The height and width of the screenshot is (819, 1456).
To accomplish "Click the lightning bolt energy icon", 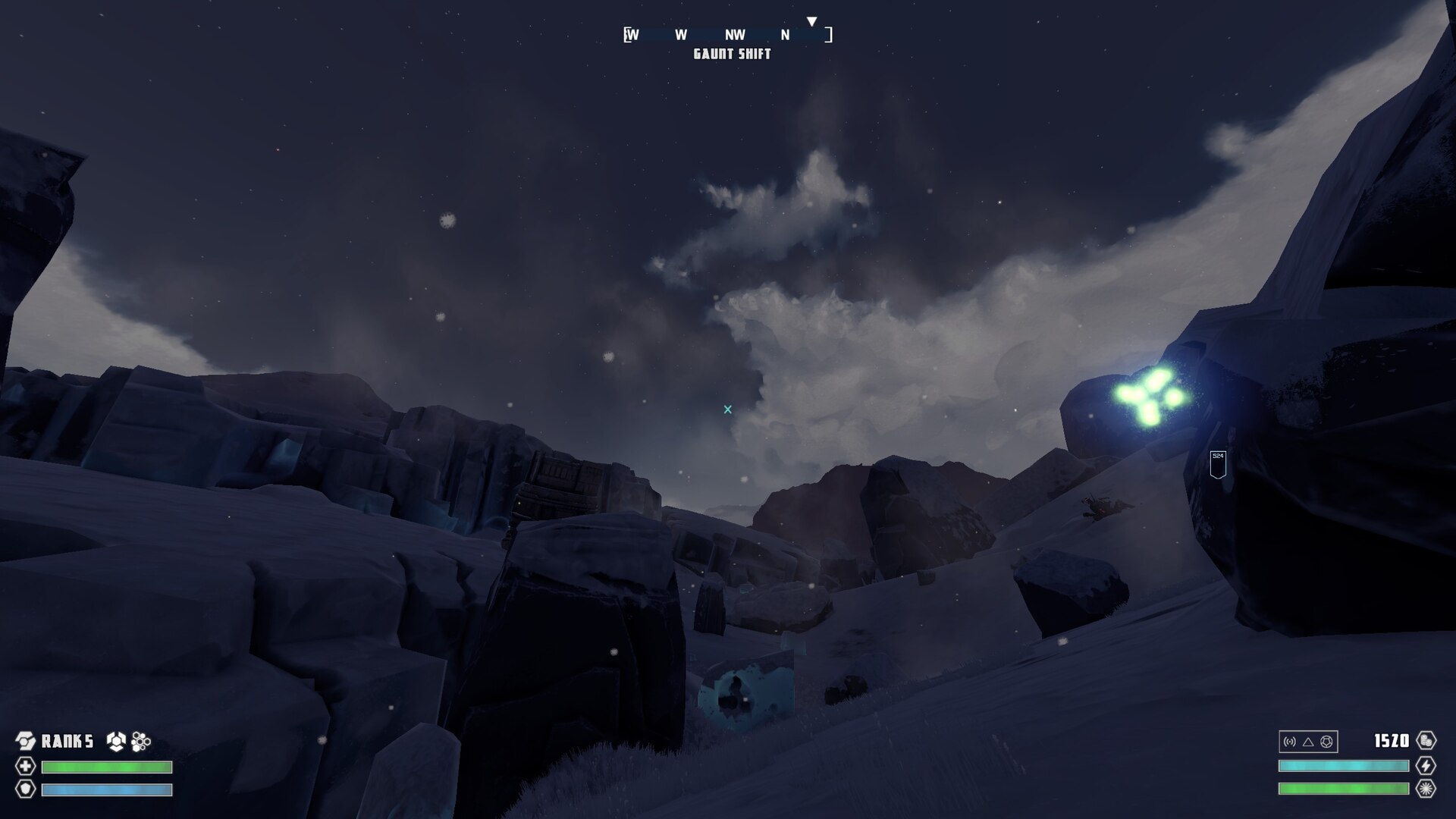I will [x=1426, y=766].
